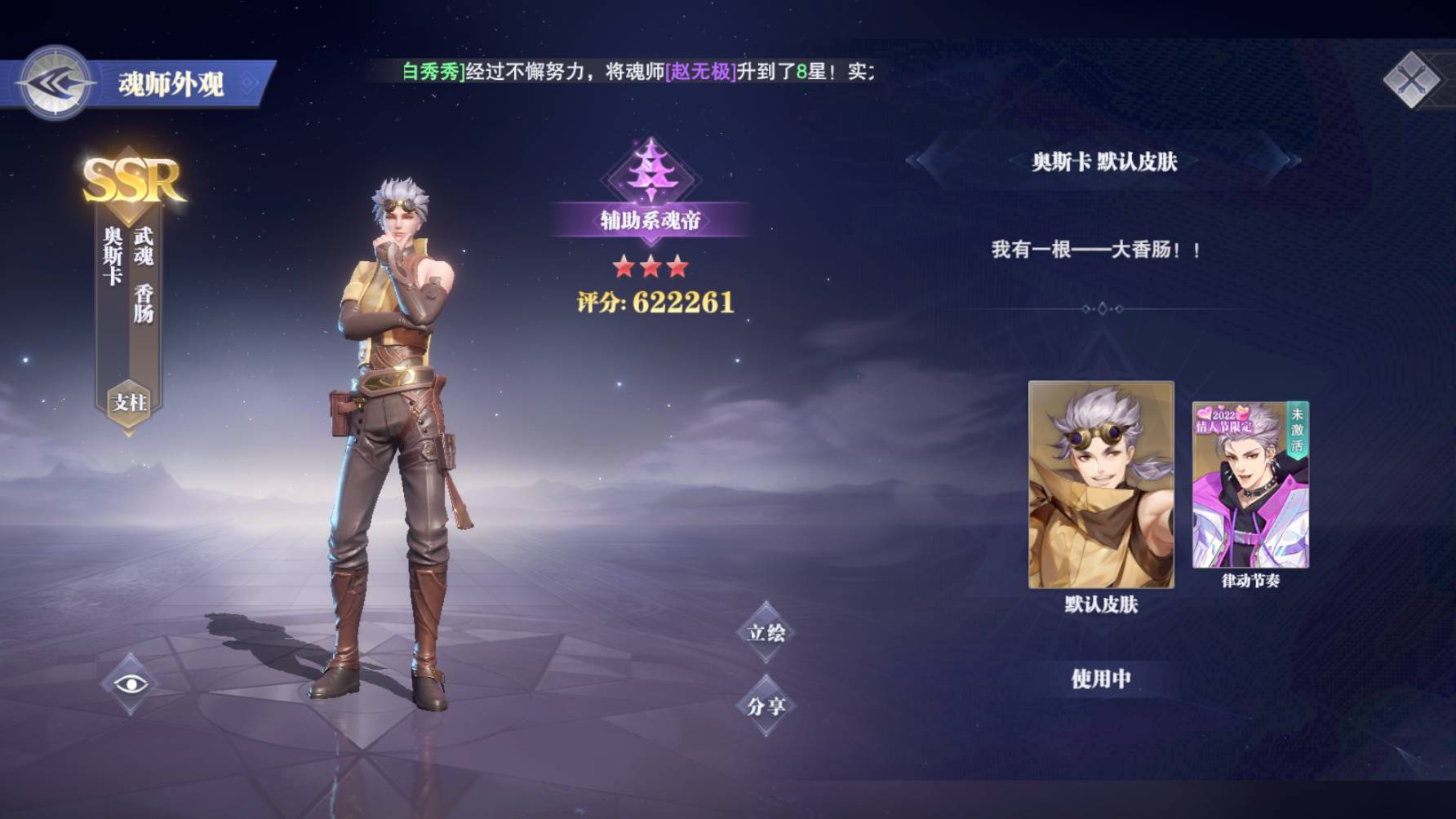This screenshot has height=819, width=1456.
Task: Open the 立绘 illustration view
Action: [766, 632]
